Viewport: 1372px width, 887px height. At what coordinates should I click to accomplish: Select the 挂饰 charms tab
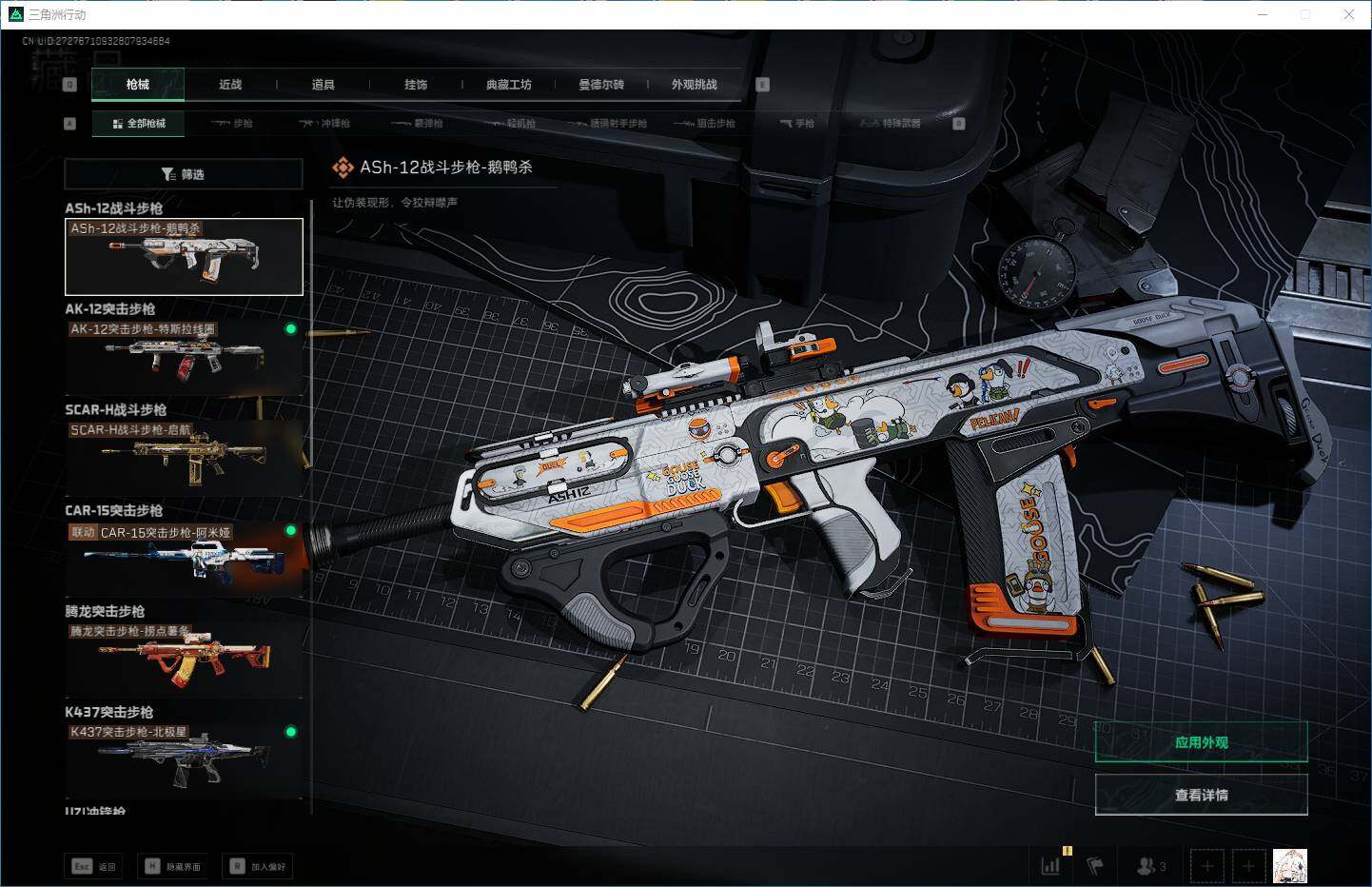(x=416, y=85)
